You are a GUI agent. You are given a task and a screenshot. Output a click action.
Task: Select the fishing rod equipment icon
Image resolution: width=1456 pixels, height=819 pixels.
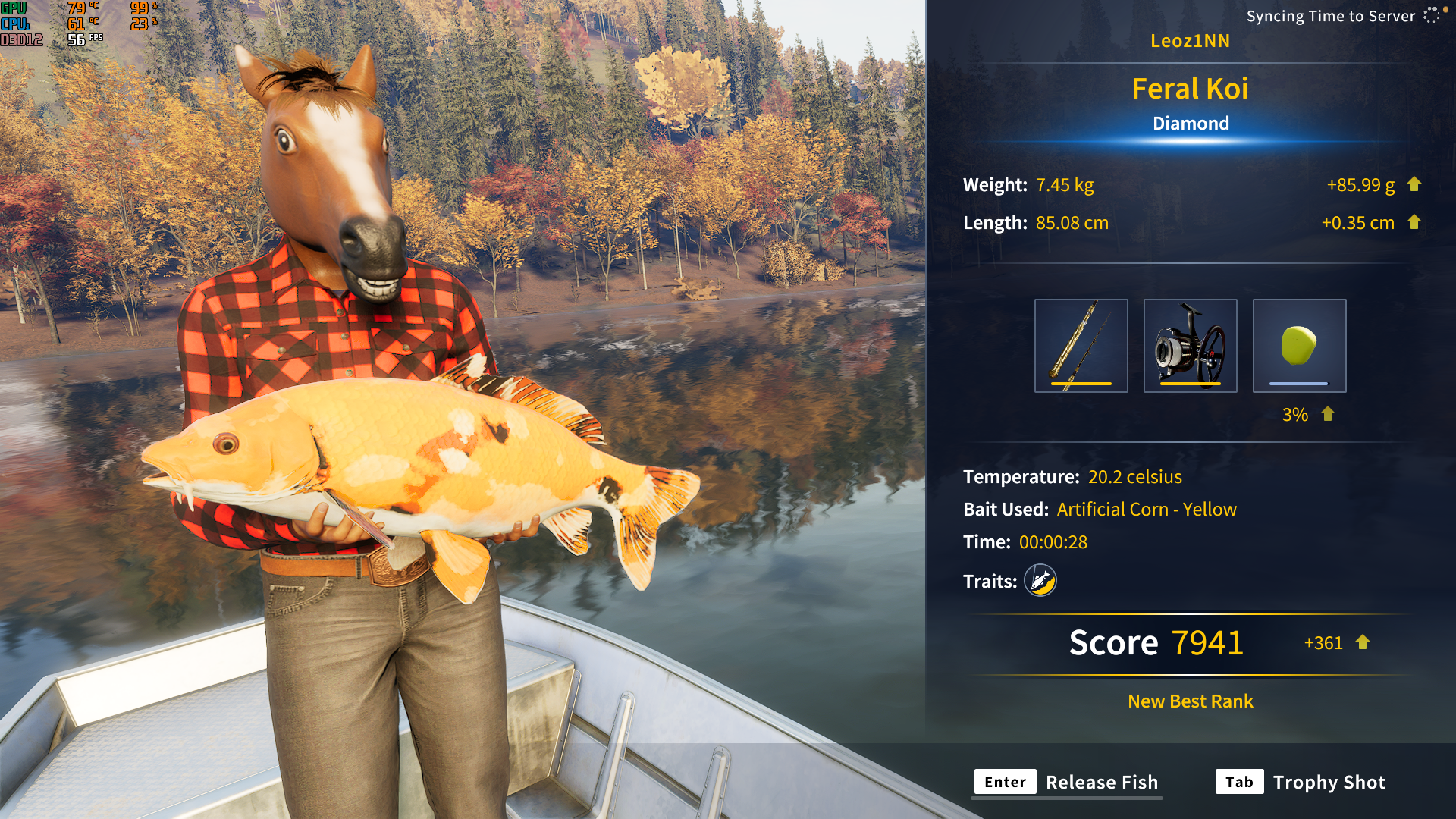click(1081, 345)
